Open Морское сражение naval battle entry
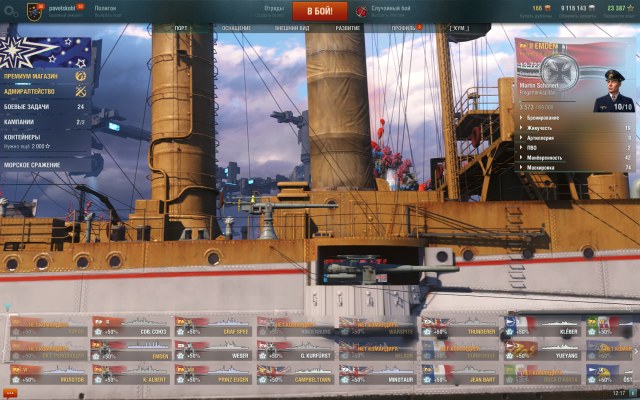The width and height of the screenshot is (640, 400). coord(44,165)
